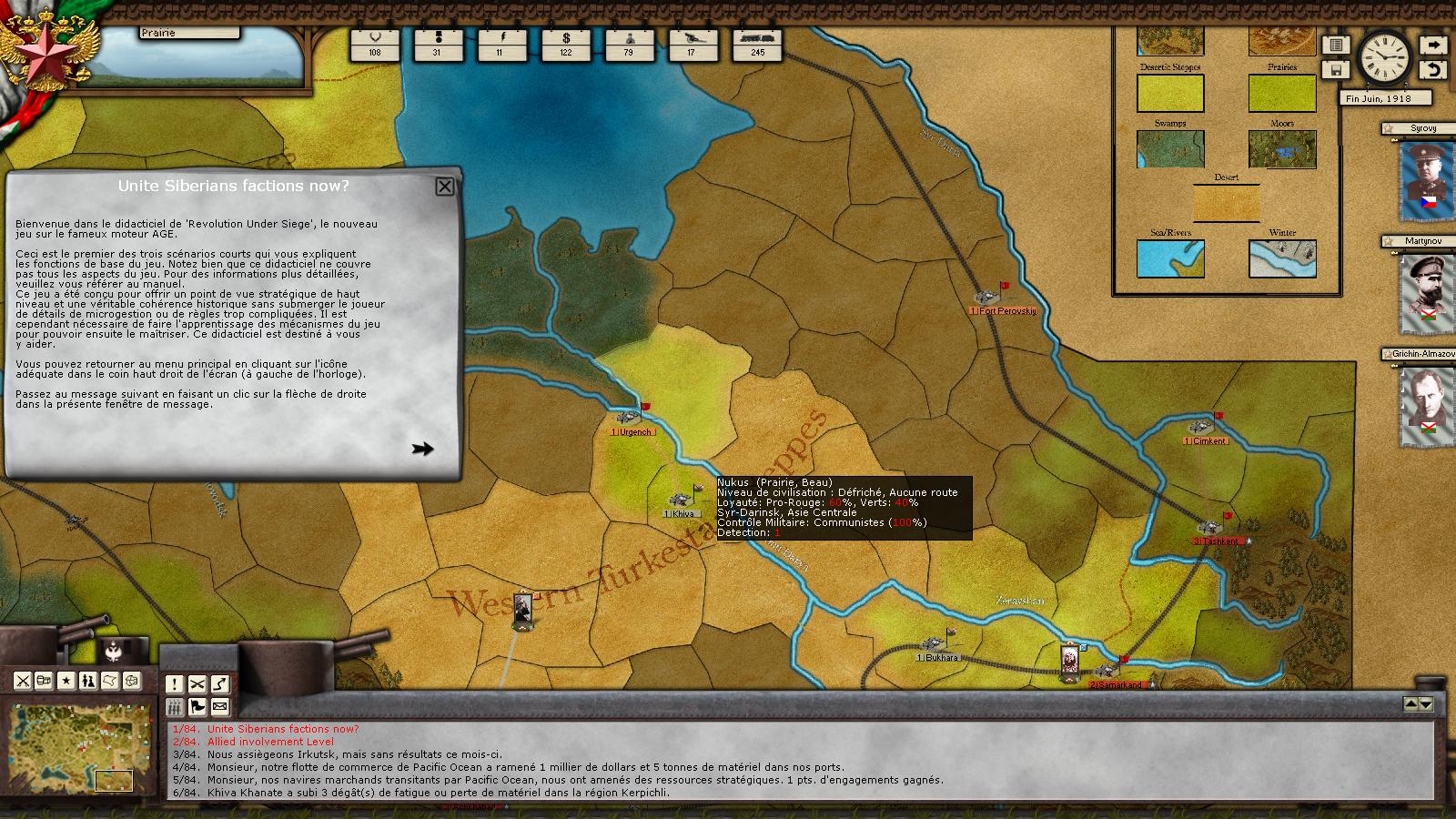
Task: Save game using the floppy disk icon
Action: point(1336,70)
